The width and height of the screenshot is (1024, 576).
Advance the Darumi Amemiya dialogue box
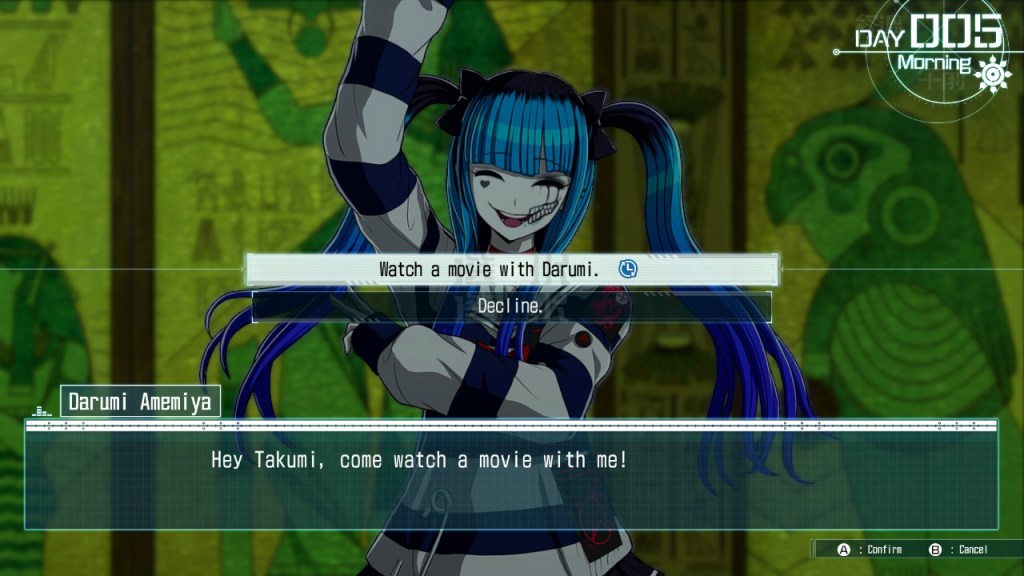pos(511,475)
